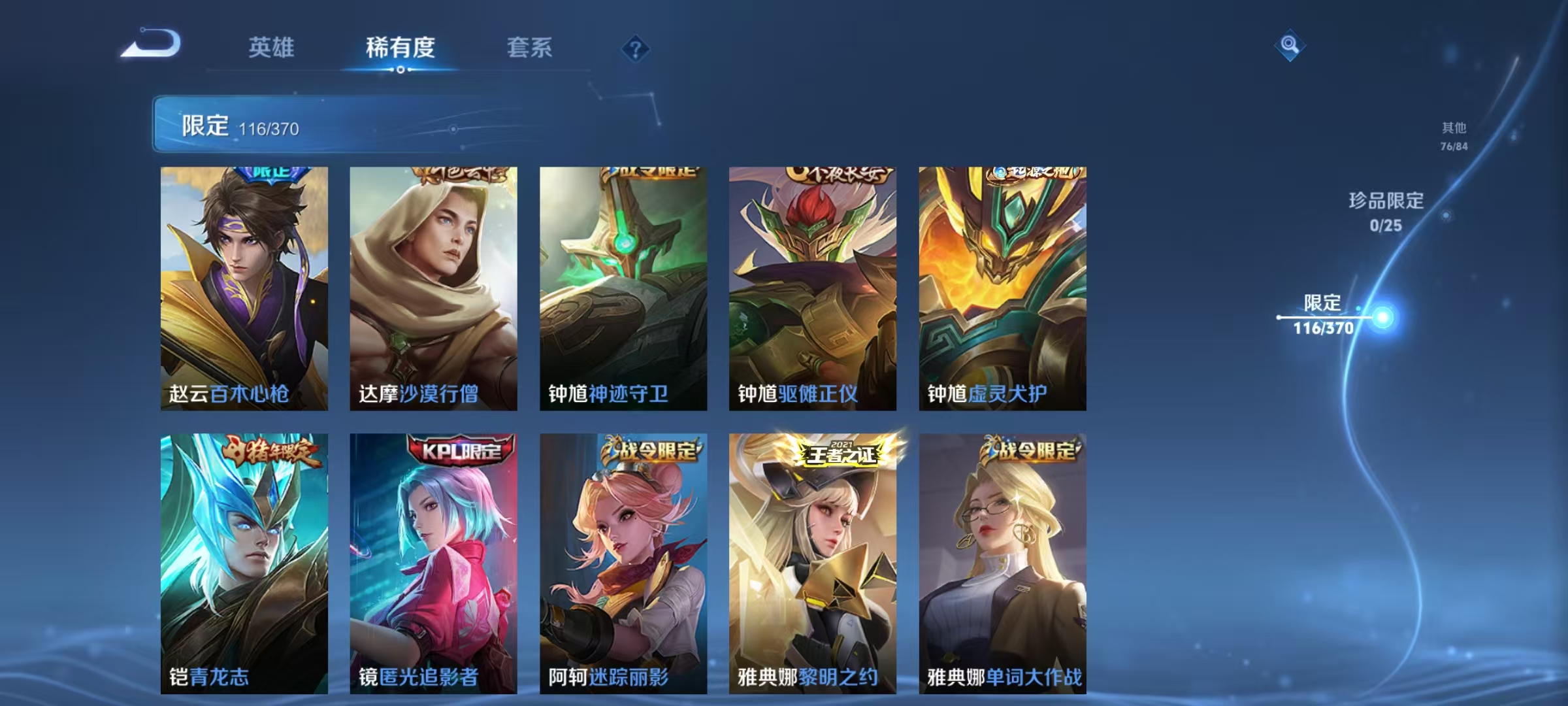Image resolution: width=1568 pixels, height=706 pixels.
Task: Click the 战令限定 badge on 钟馗神迹守卫 card
Action: click(653, 173)
